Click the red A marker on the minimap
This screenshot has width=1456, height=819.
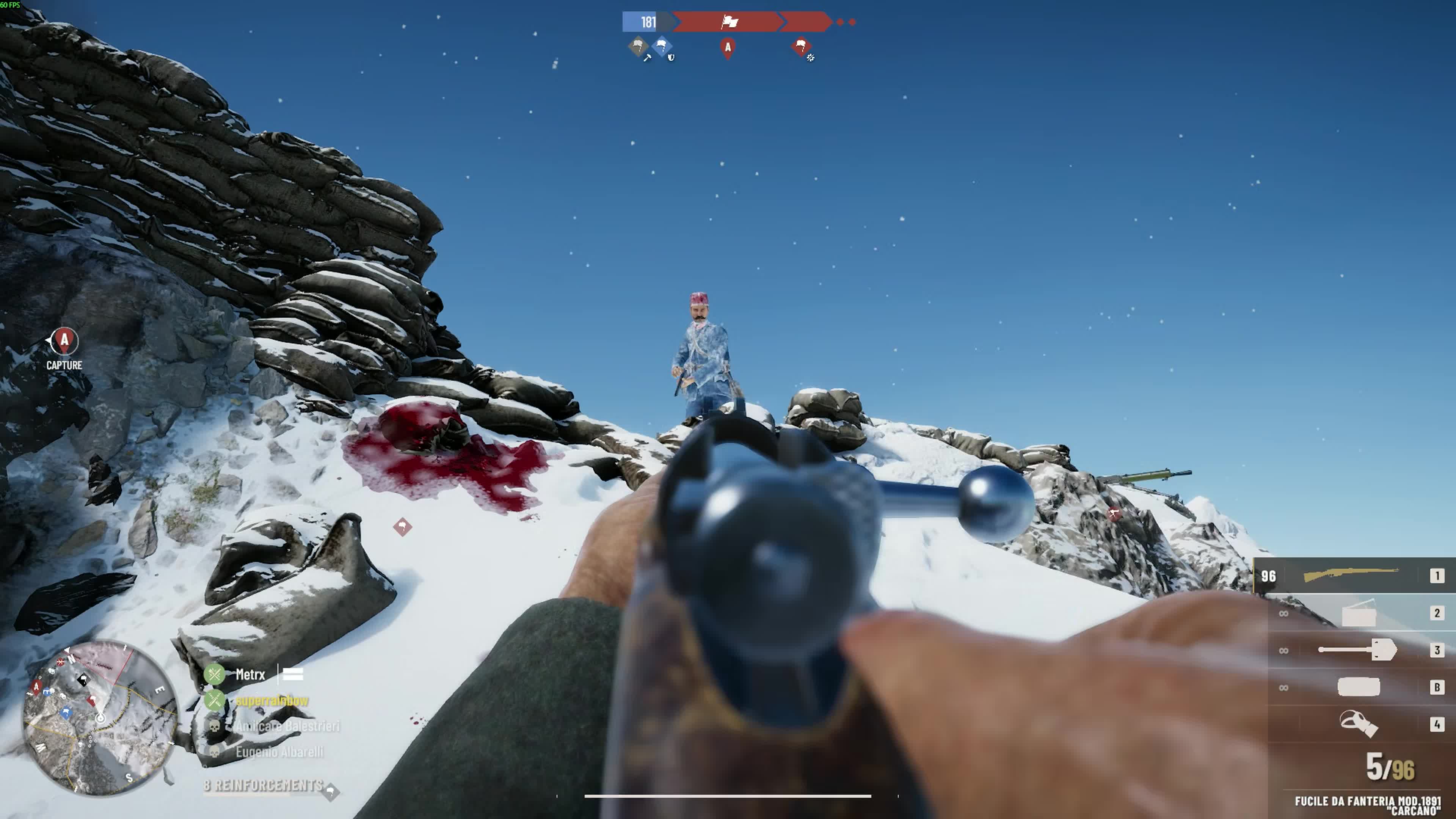click(37, 687)
